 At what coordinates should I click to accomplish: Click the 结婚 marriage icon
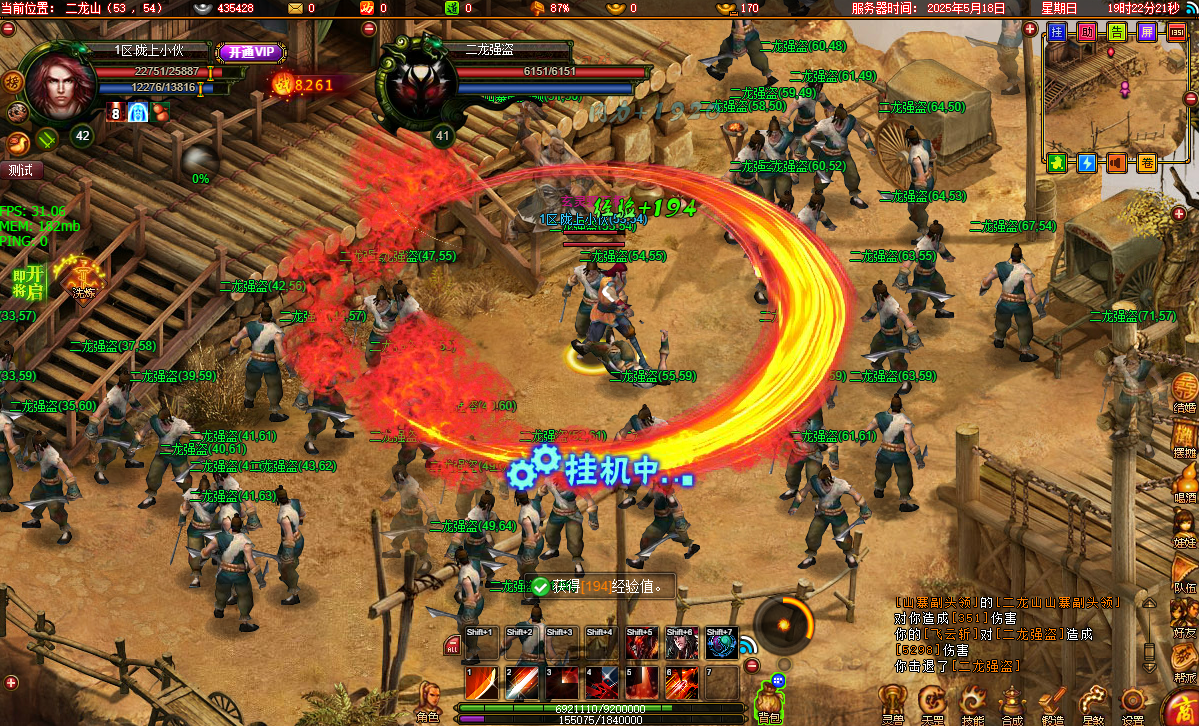(1185, 390)
